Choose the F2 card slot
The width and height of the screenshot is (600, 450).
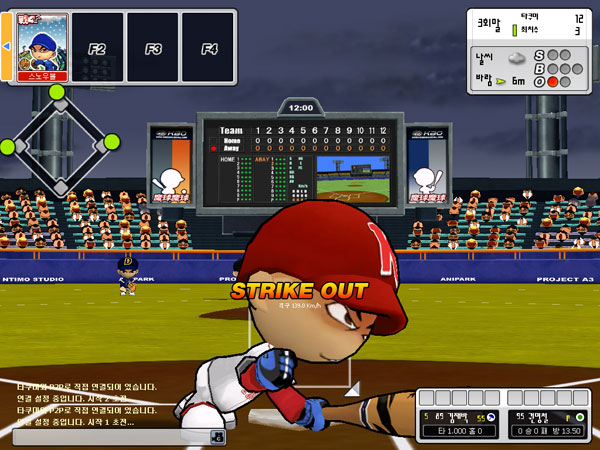click(x=97, y=47)
